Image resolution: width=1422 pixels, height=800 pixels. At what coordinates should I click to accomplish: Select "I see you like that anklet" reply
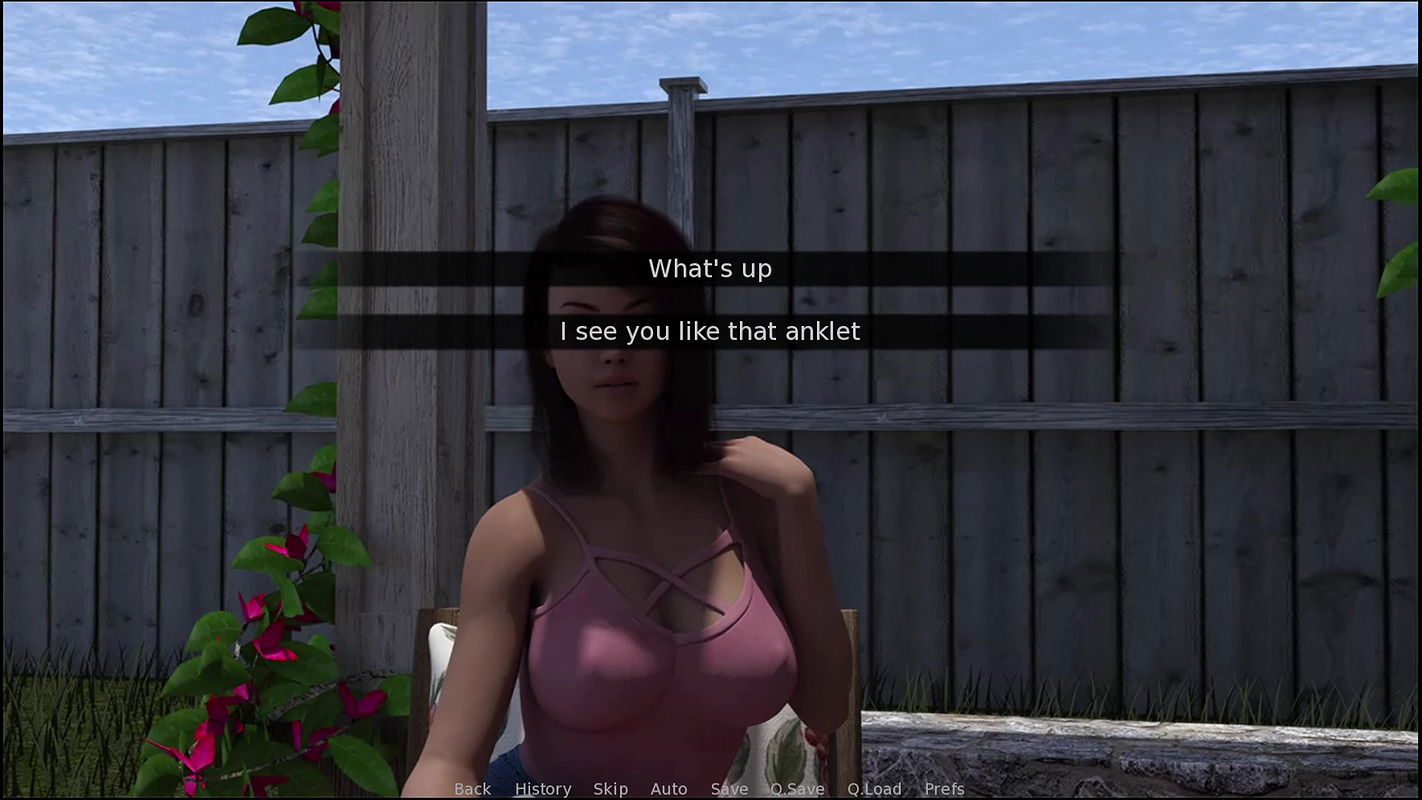click(710, 332)
